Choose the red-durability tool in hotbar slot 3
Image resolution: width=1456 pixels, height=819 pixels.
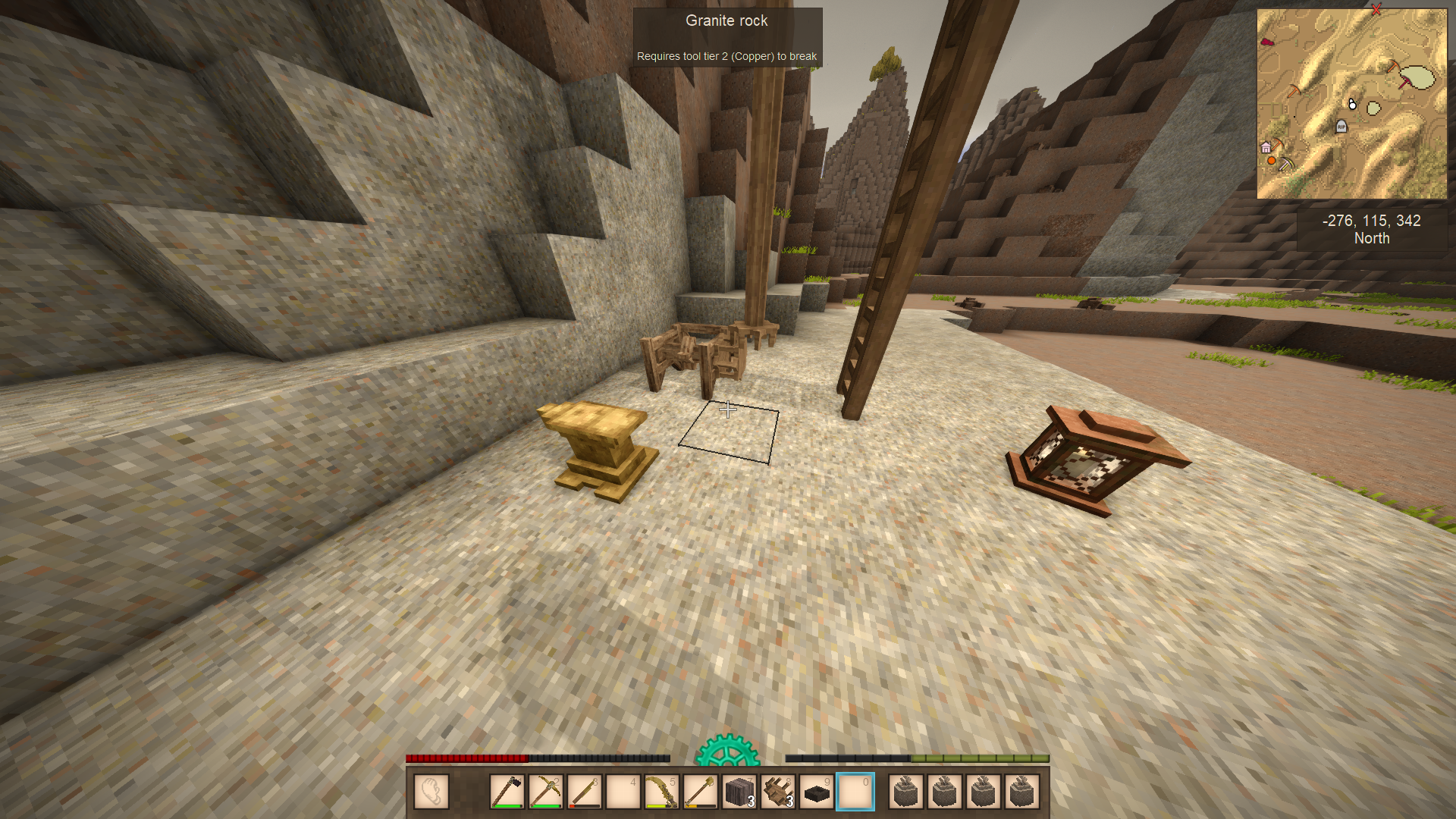(585, 792)
